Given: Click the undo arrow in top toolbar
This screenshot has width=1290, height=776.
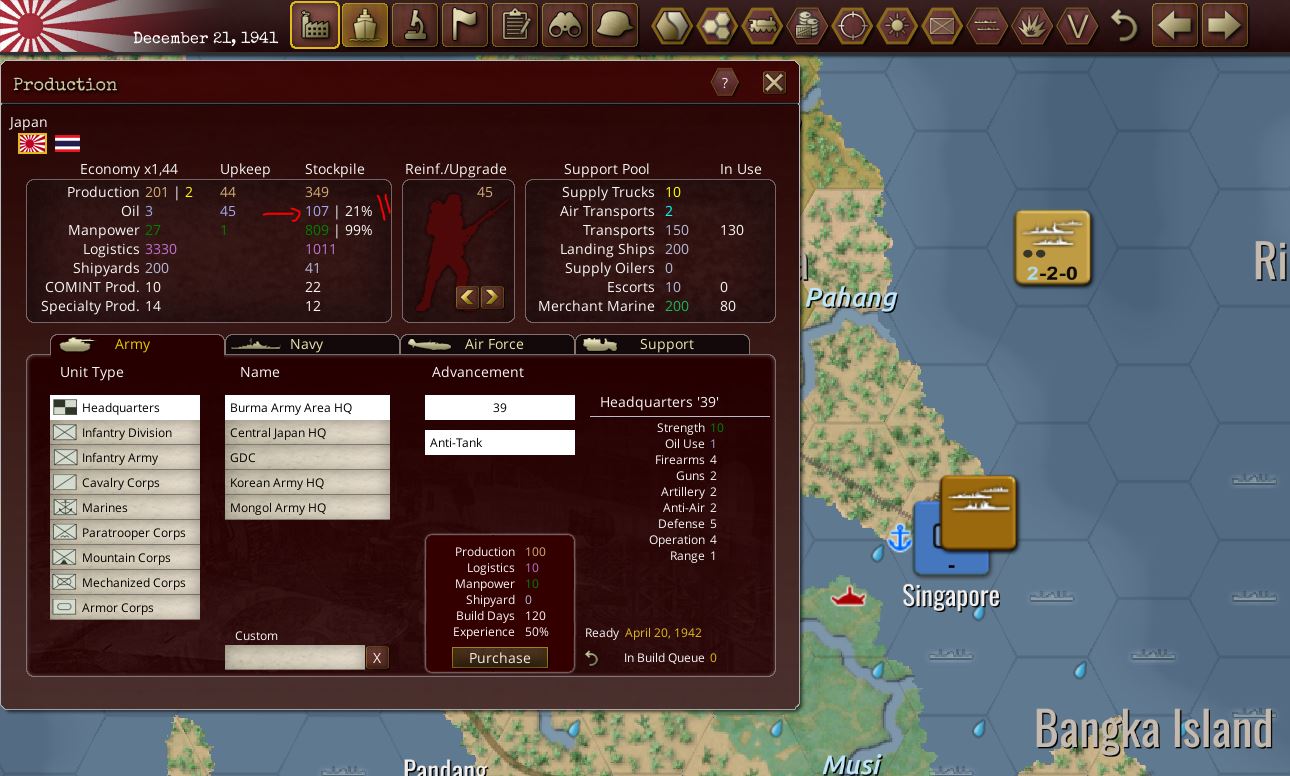Looking at the screenshot, I should 1125,26.
